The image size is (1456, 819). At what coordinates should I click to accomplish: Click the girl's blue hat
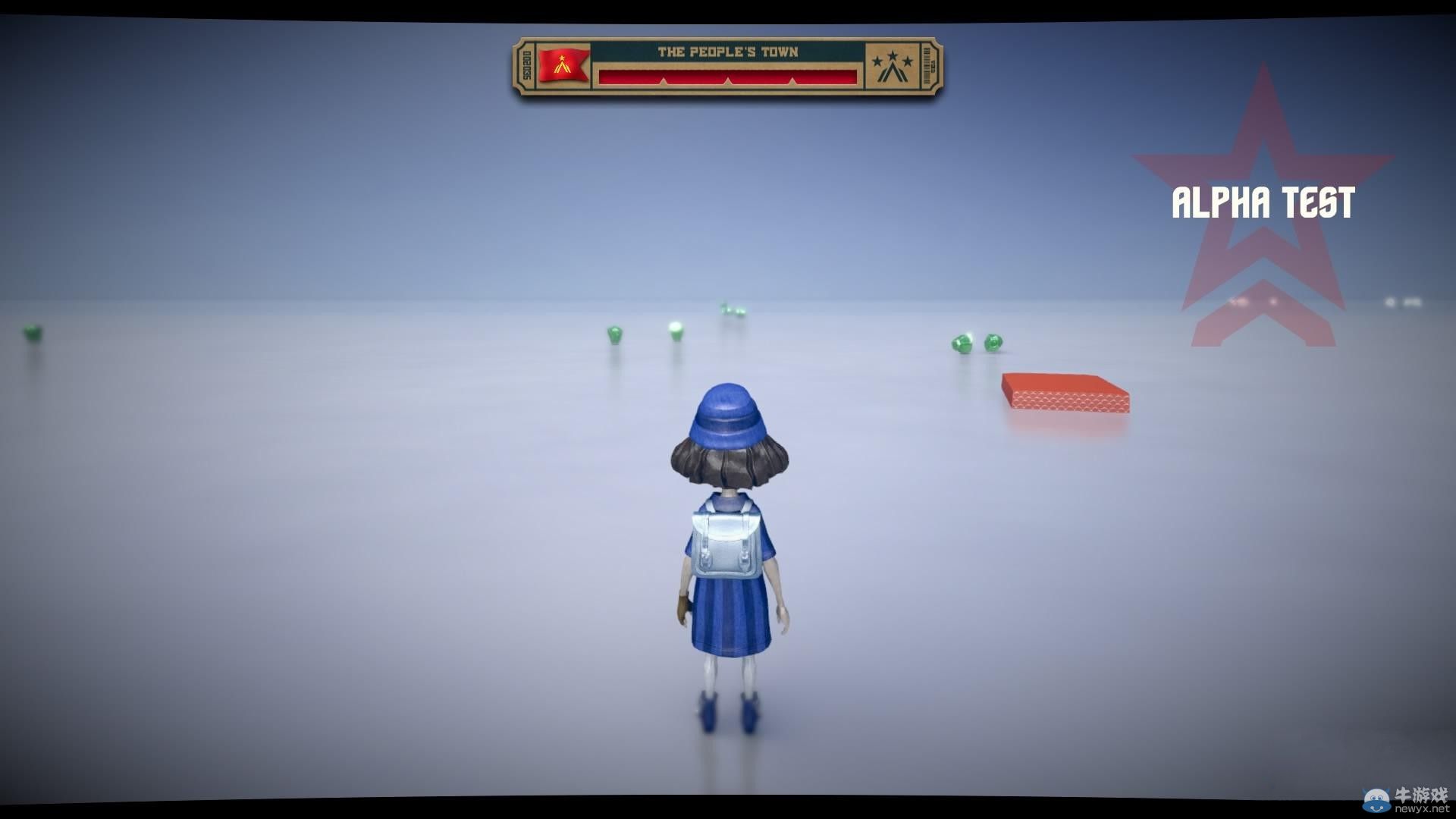pos(730,413)
